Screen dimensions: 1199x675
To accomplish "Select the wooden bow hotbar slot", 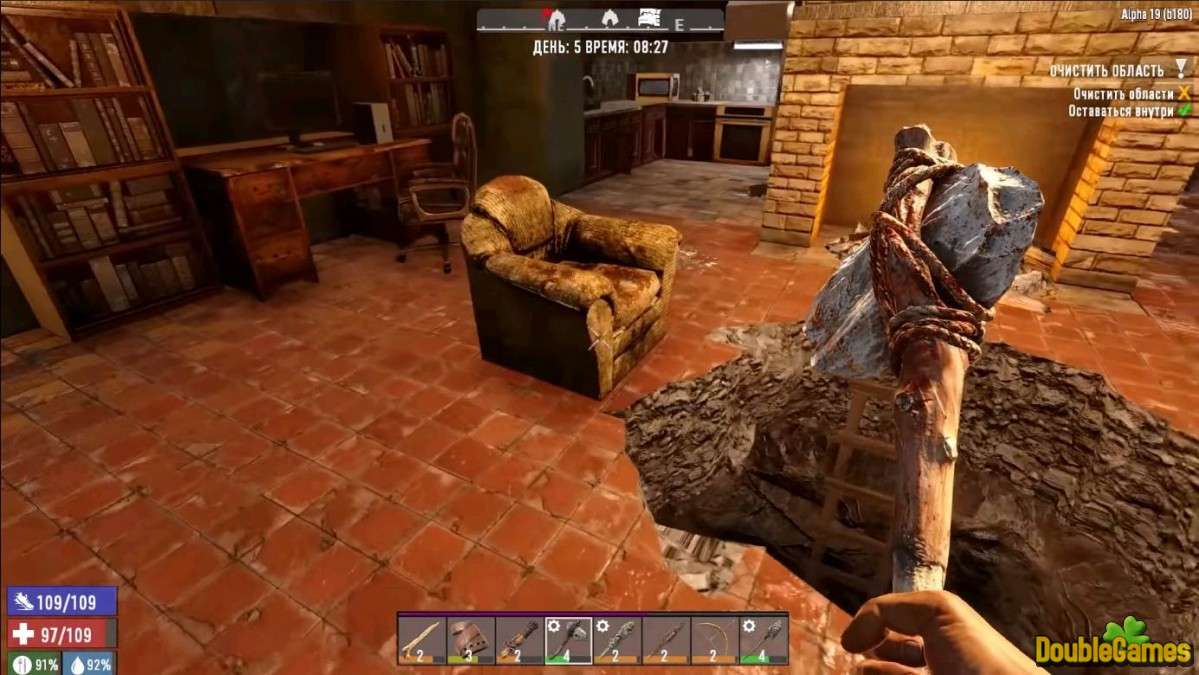I will pos(715,639).
